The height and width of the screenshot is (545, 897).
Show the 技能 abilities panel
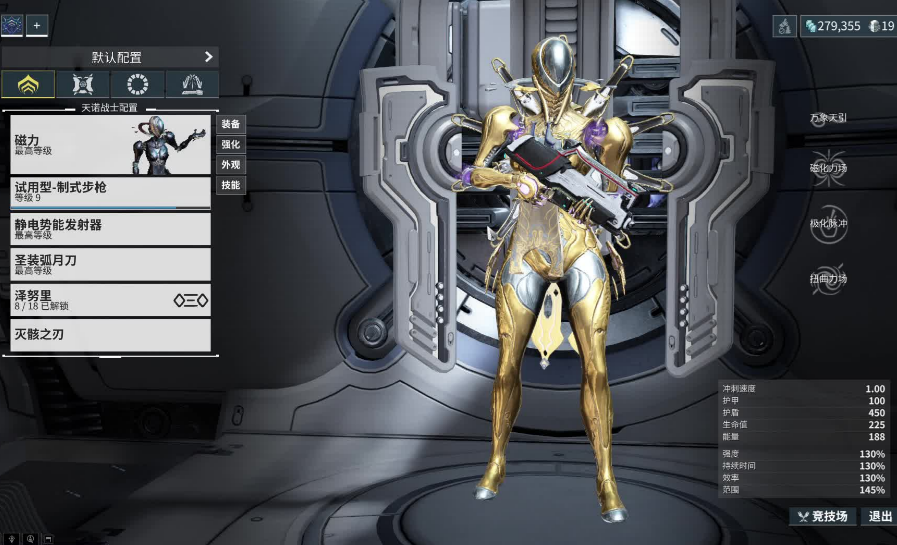pos(231,185)
